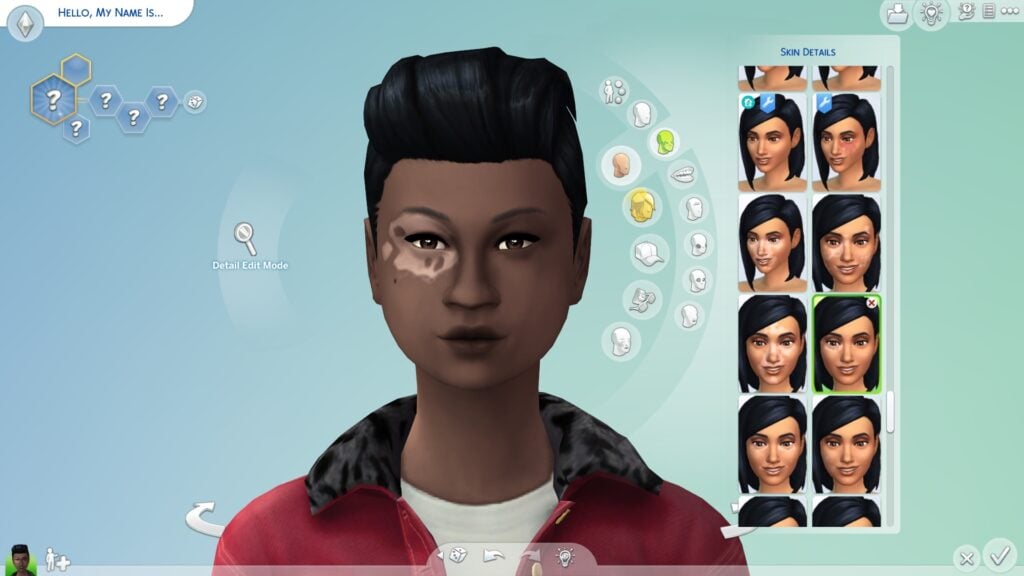Choose the baseball cap hat category
This screenshot has width=1024, height=576.
coord(649,252)
